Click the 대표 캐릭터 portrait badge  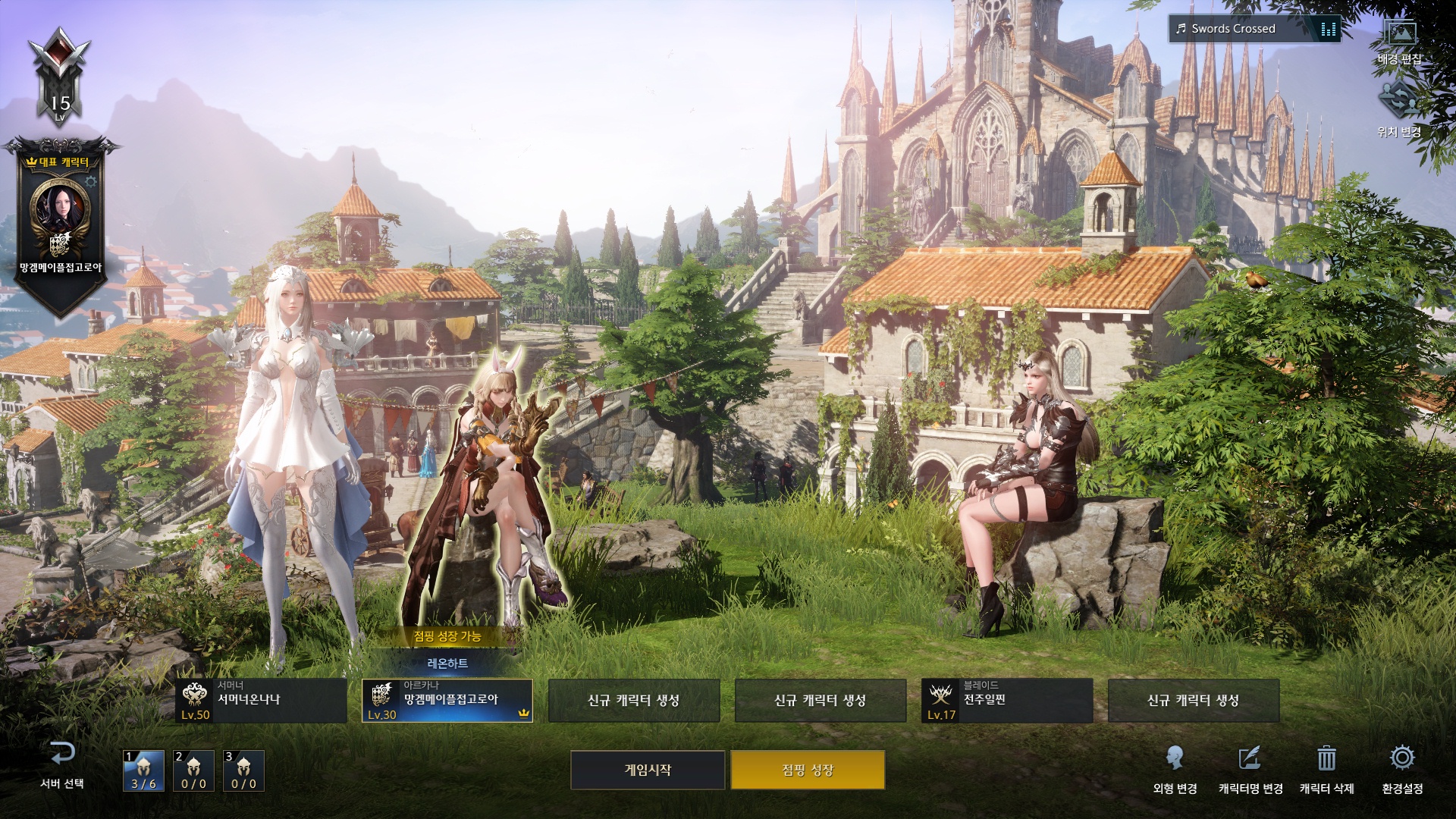(x=60, y=209)
